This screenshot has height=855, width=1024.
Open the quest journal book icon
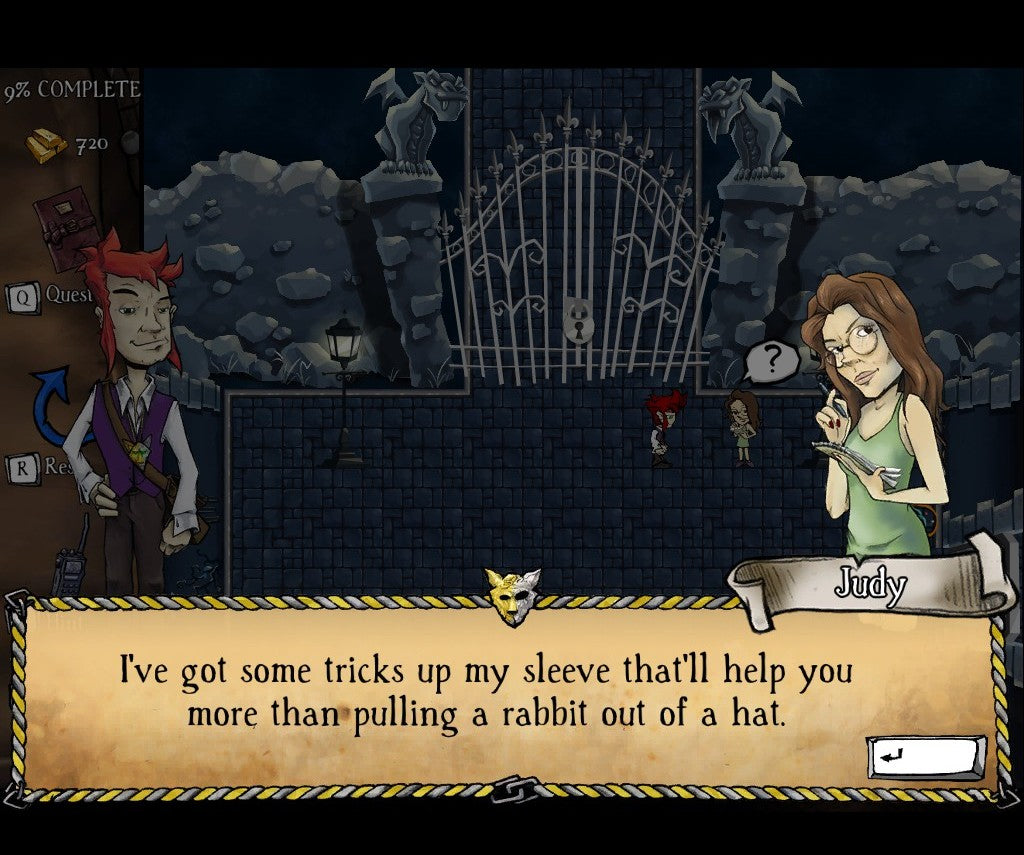pyautogui.click(x=63, y=230)
